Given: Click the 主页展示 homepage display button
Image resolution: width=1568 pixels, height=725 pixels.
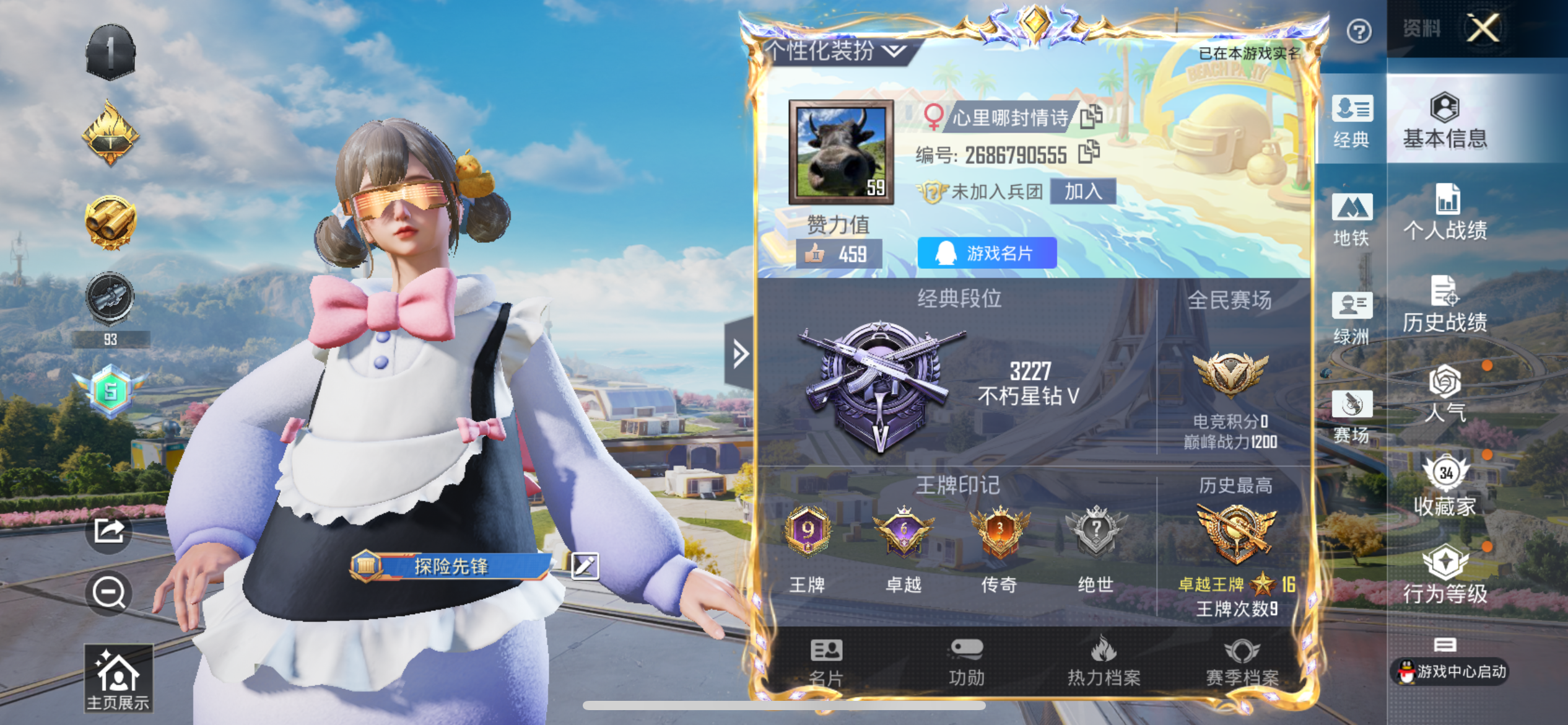Looking at the screenshot, I should click(x=118, y=678).
